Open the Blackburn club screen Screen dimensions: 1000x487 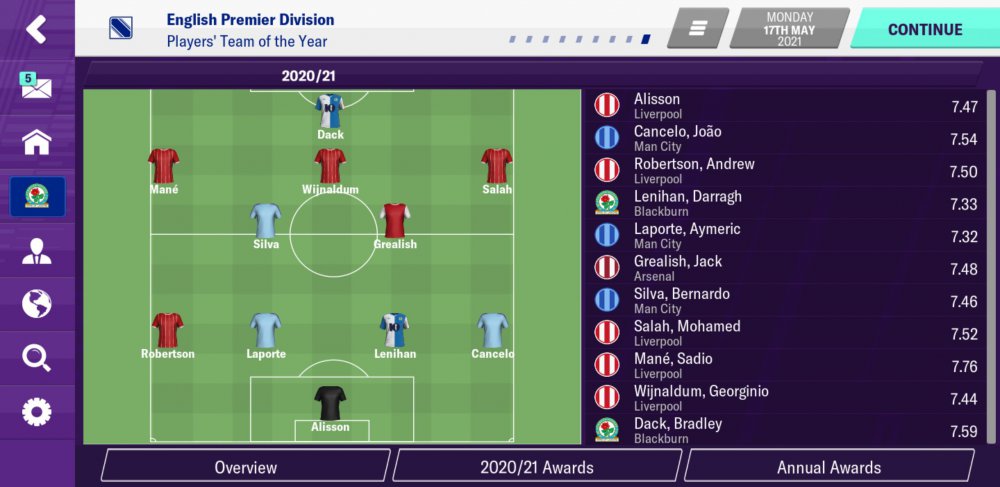pos(37,197)
